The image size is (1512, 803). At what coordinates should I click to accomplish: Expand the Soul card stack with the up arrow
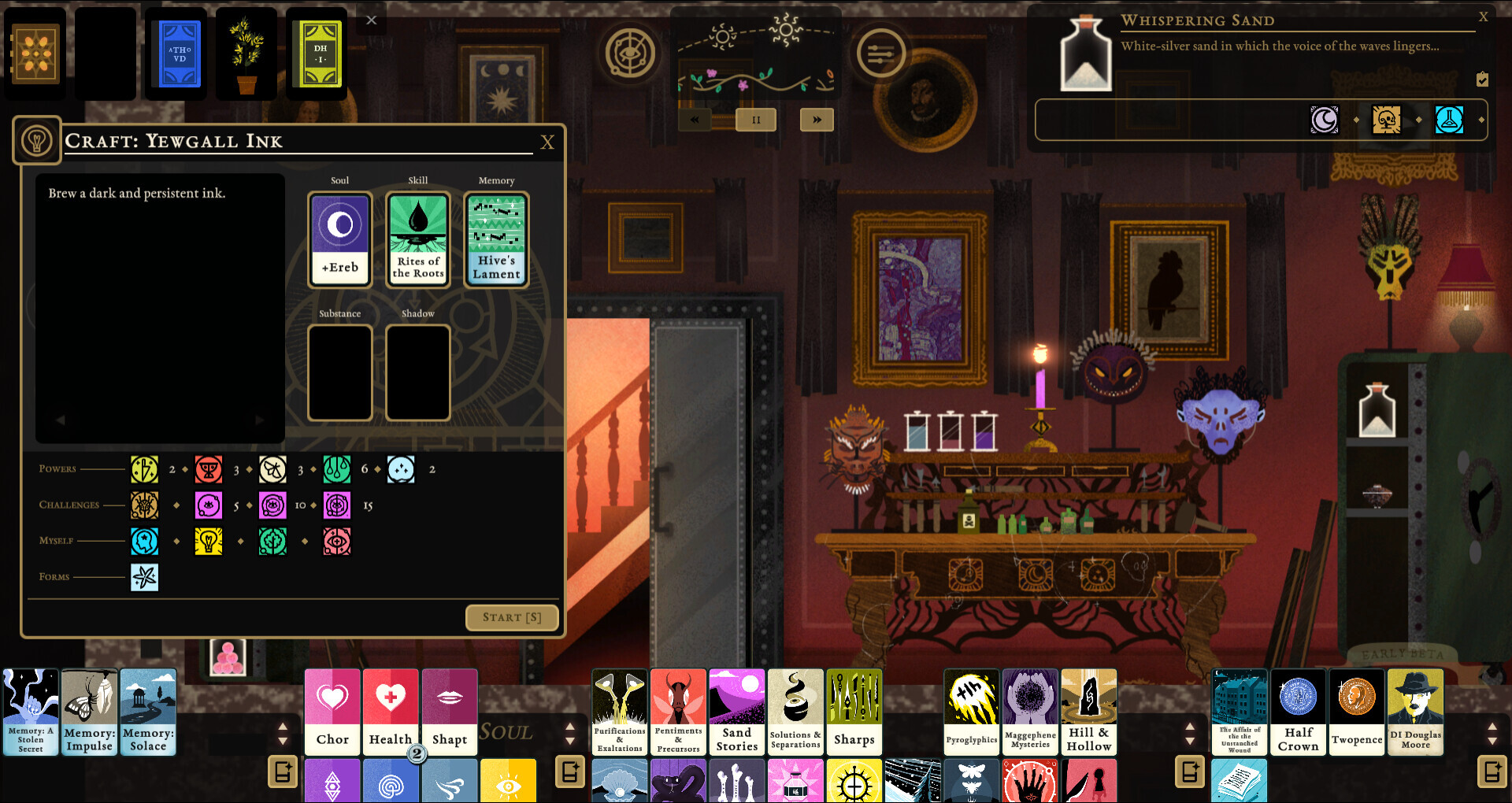[x=570, y=725]
